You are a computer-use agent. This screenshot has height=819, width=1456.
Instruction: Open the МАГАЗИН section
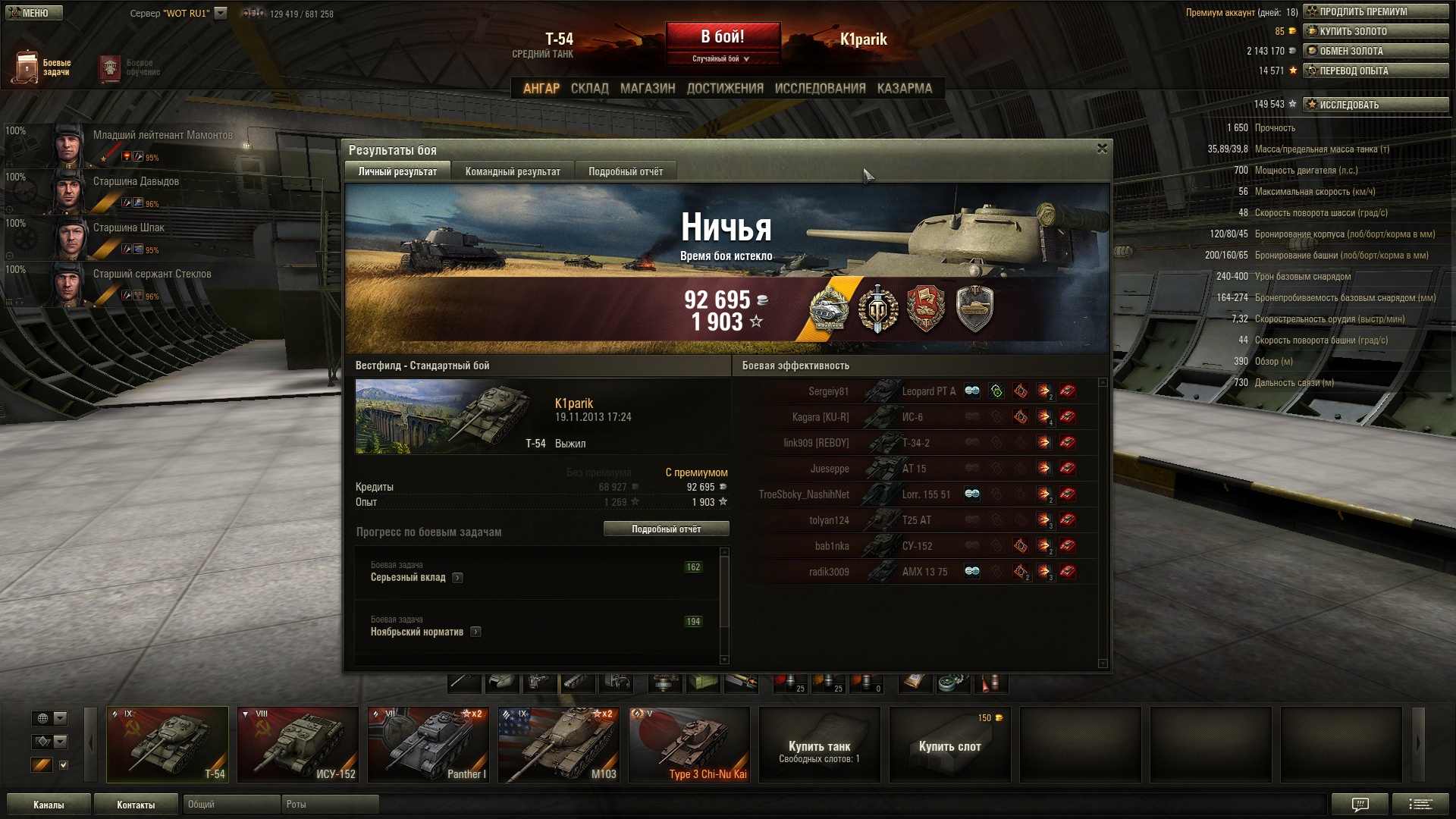click(647, 88)
